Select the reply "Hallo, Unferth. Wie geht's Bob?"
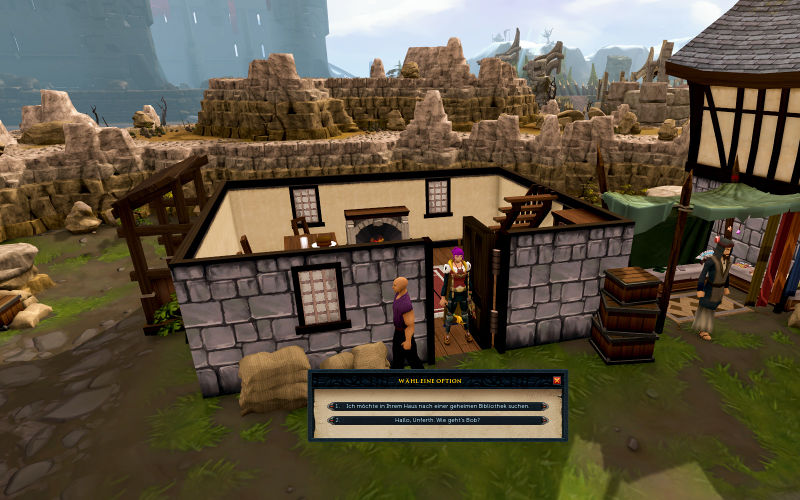This screenshot has height=500, width=800. click(x=438, y=420)
